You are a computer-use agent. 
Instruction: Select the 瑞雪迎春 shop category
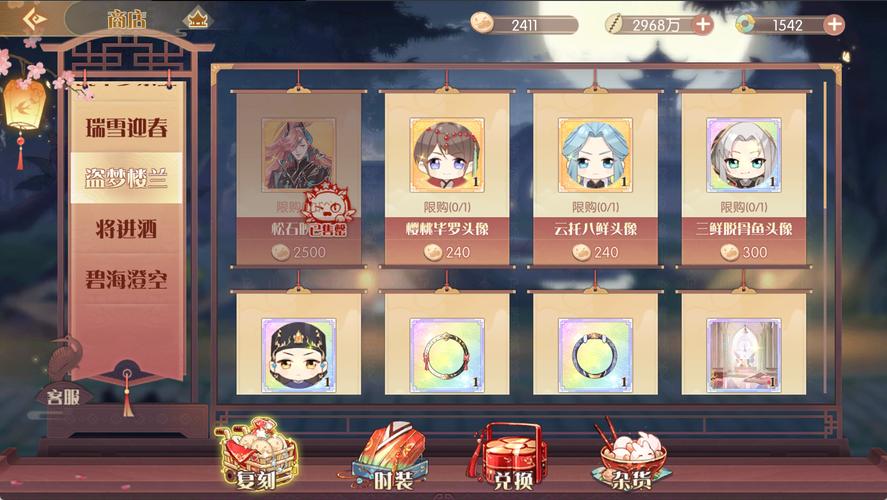[126, 128]
